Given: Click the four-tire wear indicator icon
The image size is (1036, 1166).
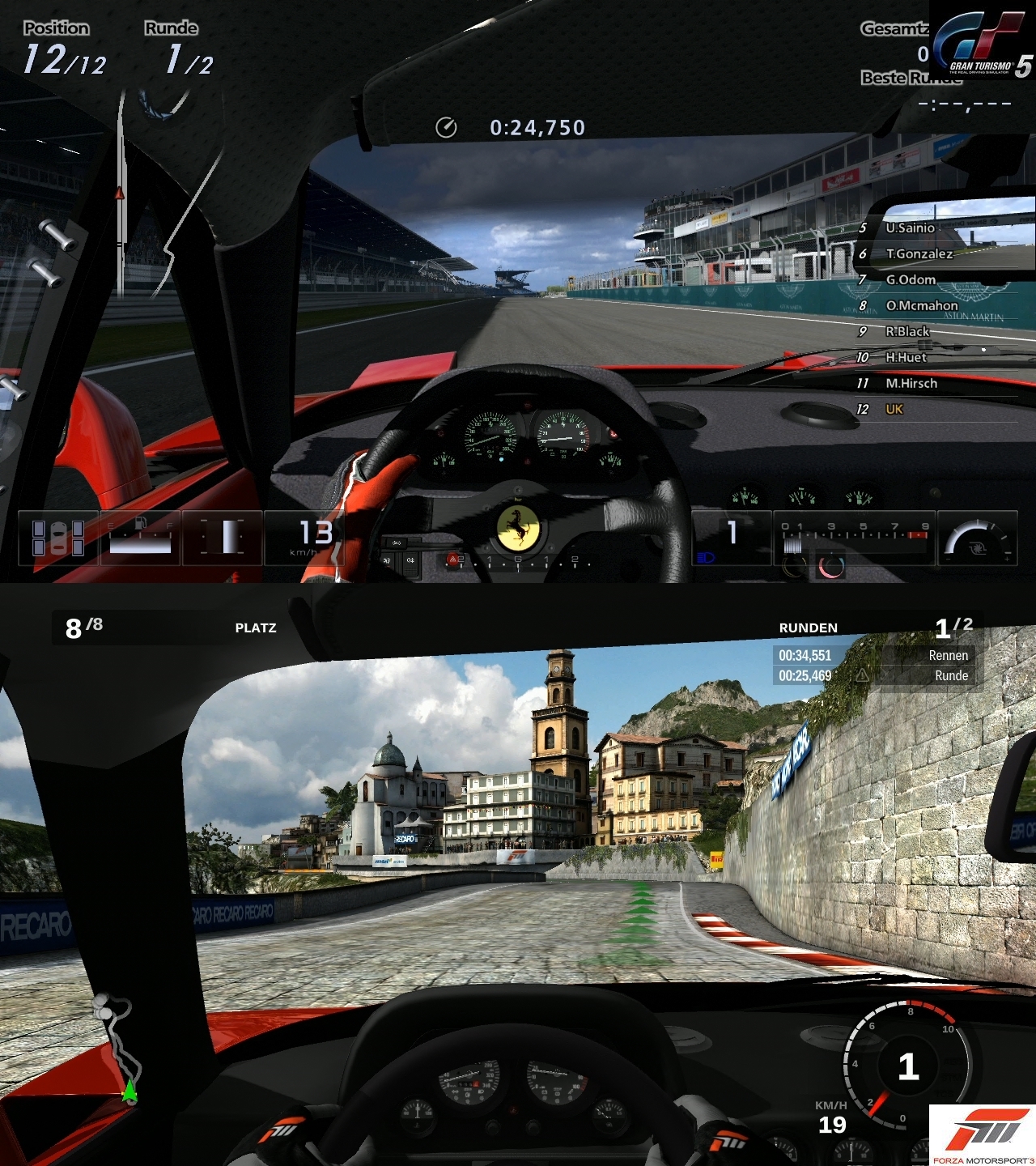Looking at the screenshot, I should click(57, 538).
